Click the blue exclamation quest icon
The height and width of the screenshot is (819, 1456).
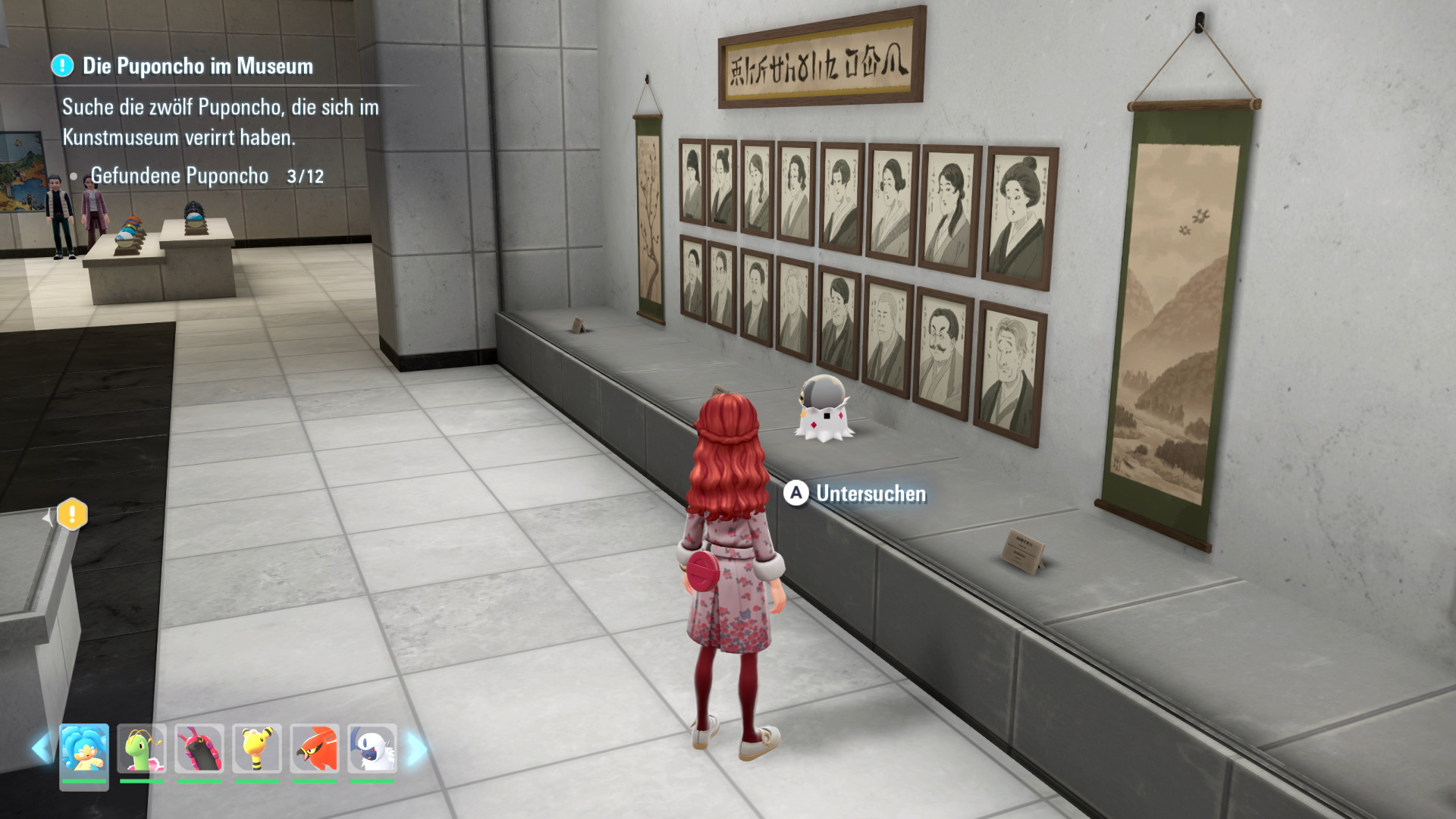62,66
